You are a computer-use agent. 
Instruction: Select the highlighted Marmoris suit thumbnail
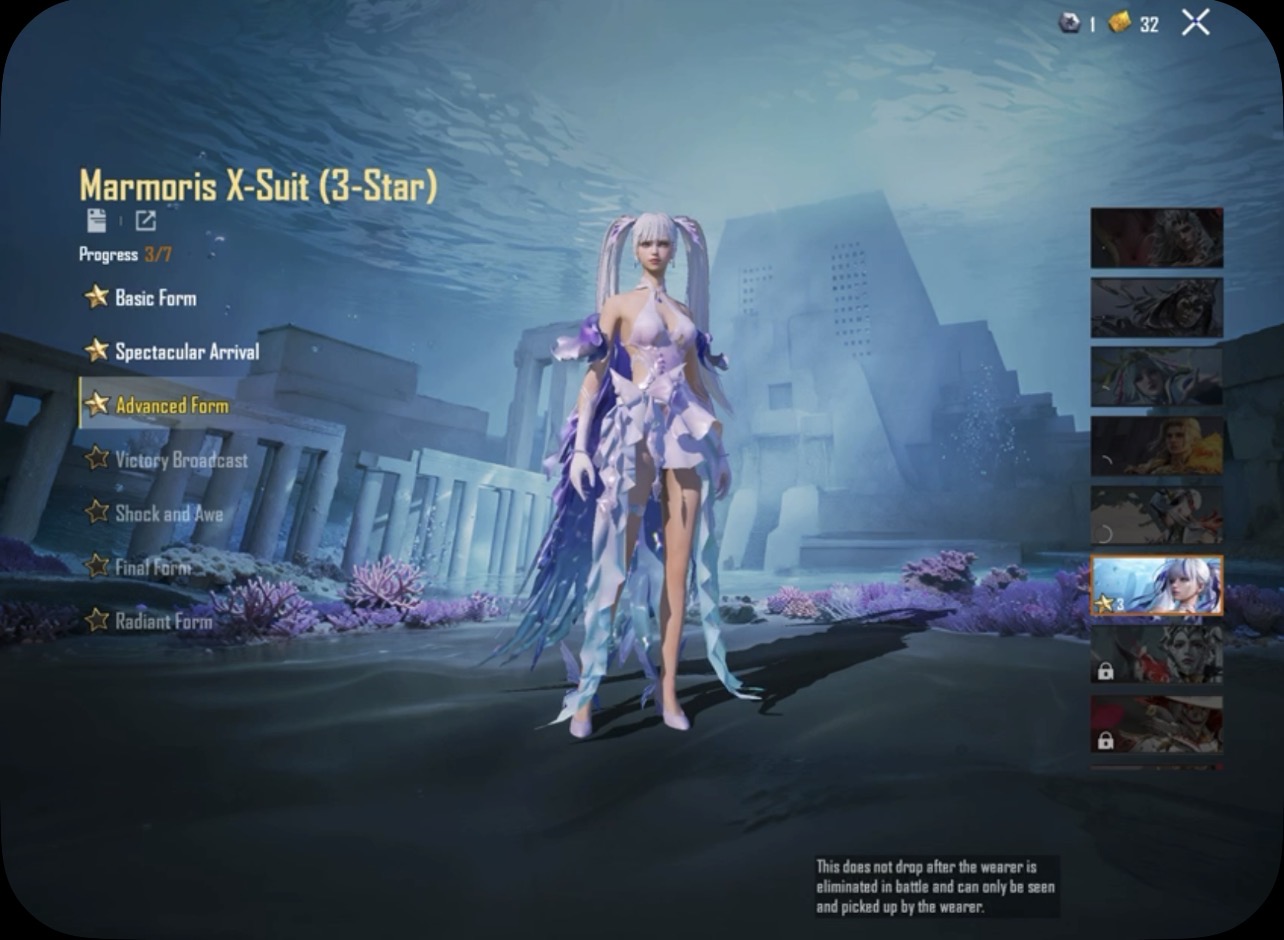(x=1156, y=586)
